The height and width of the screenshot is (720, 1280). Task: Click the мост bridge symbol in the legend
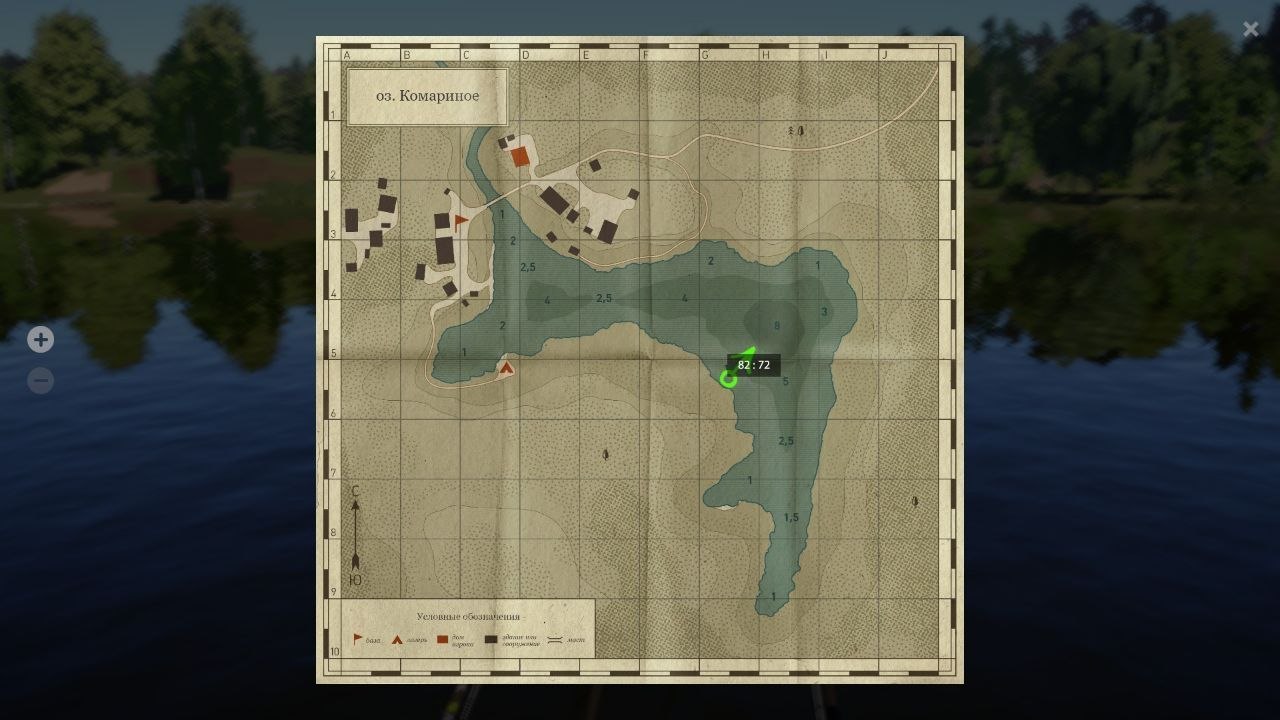tap(556, 638)
